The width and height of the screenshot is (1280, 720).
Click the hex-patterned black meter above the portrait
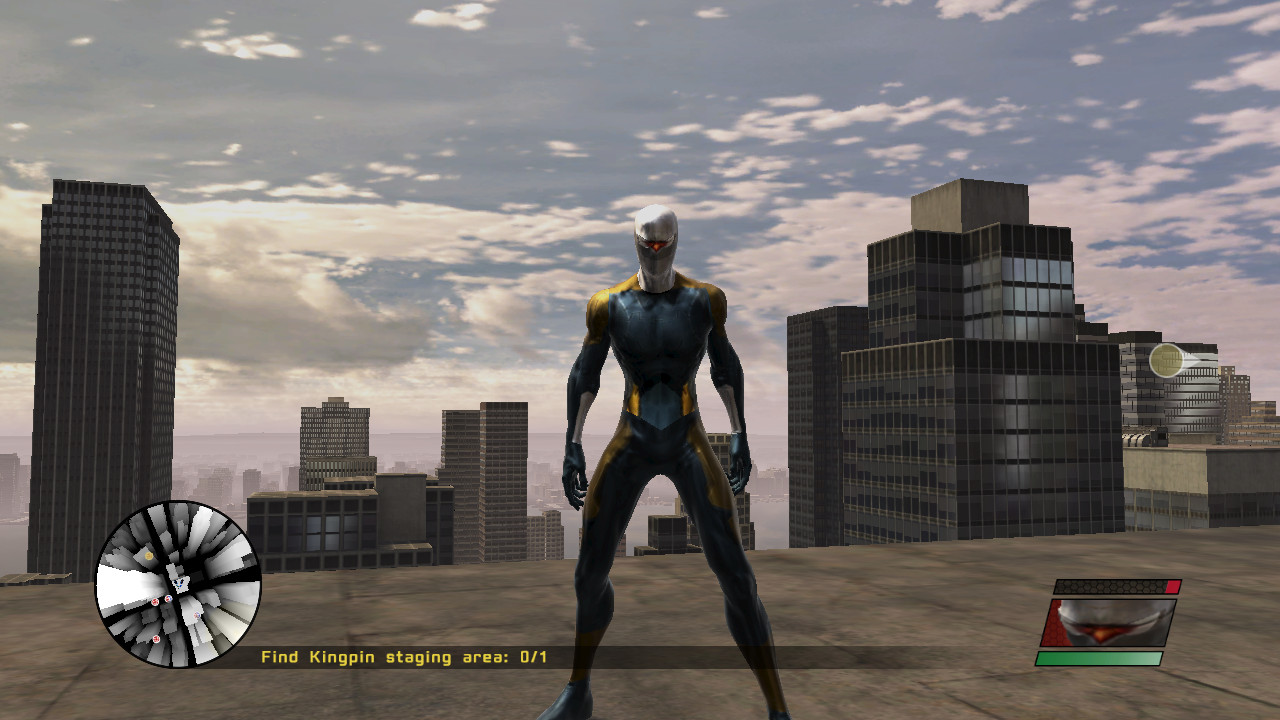click(1110, 586)
